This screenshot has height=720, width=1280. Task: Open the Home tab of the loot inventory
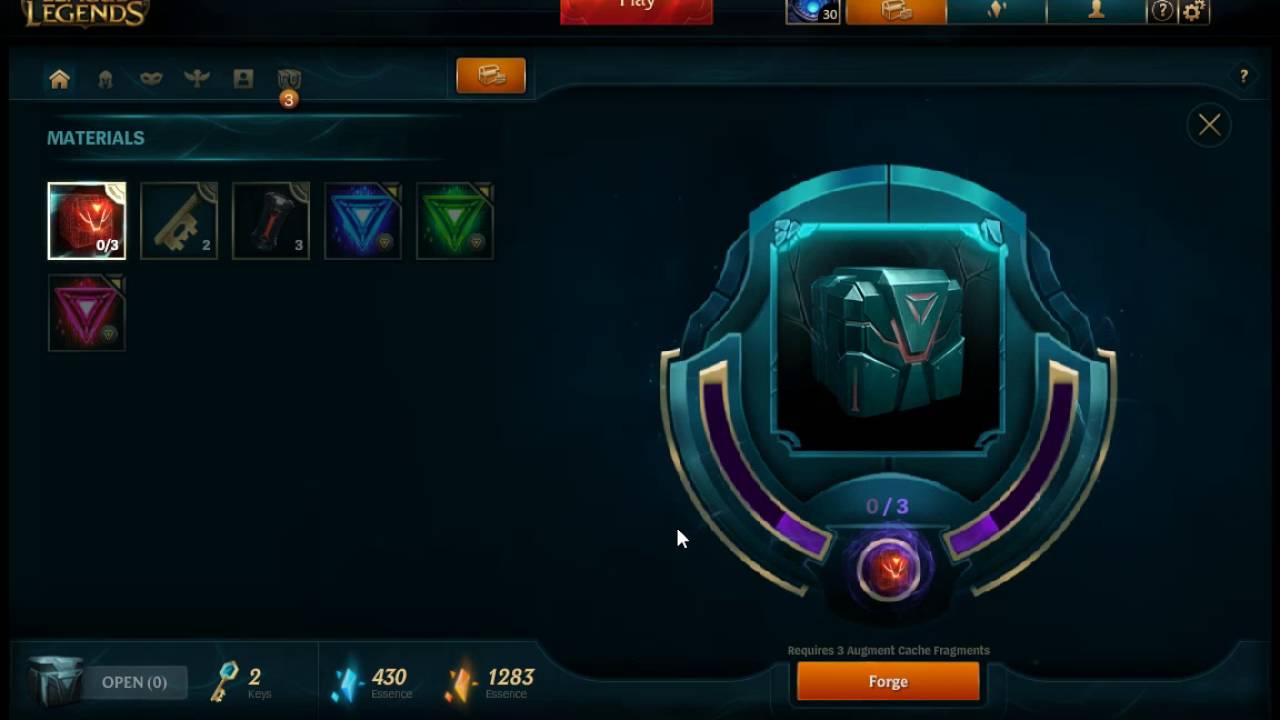[x=59, y=78]
